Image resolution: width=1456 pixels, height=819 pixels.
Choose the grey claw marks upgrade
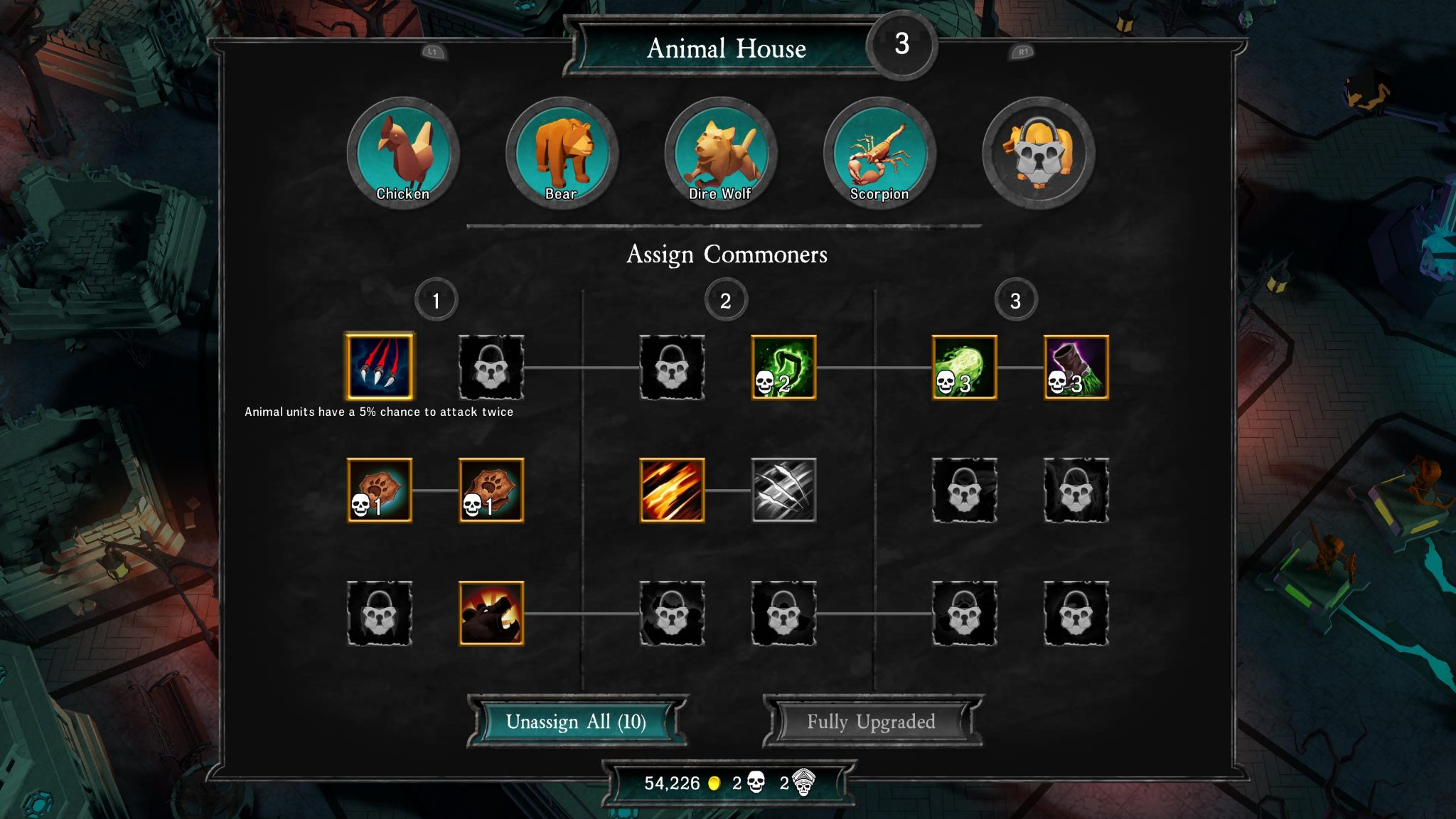(783, 490)
